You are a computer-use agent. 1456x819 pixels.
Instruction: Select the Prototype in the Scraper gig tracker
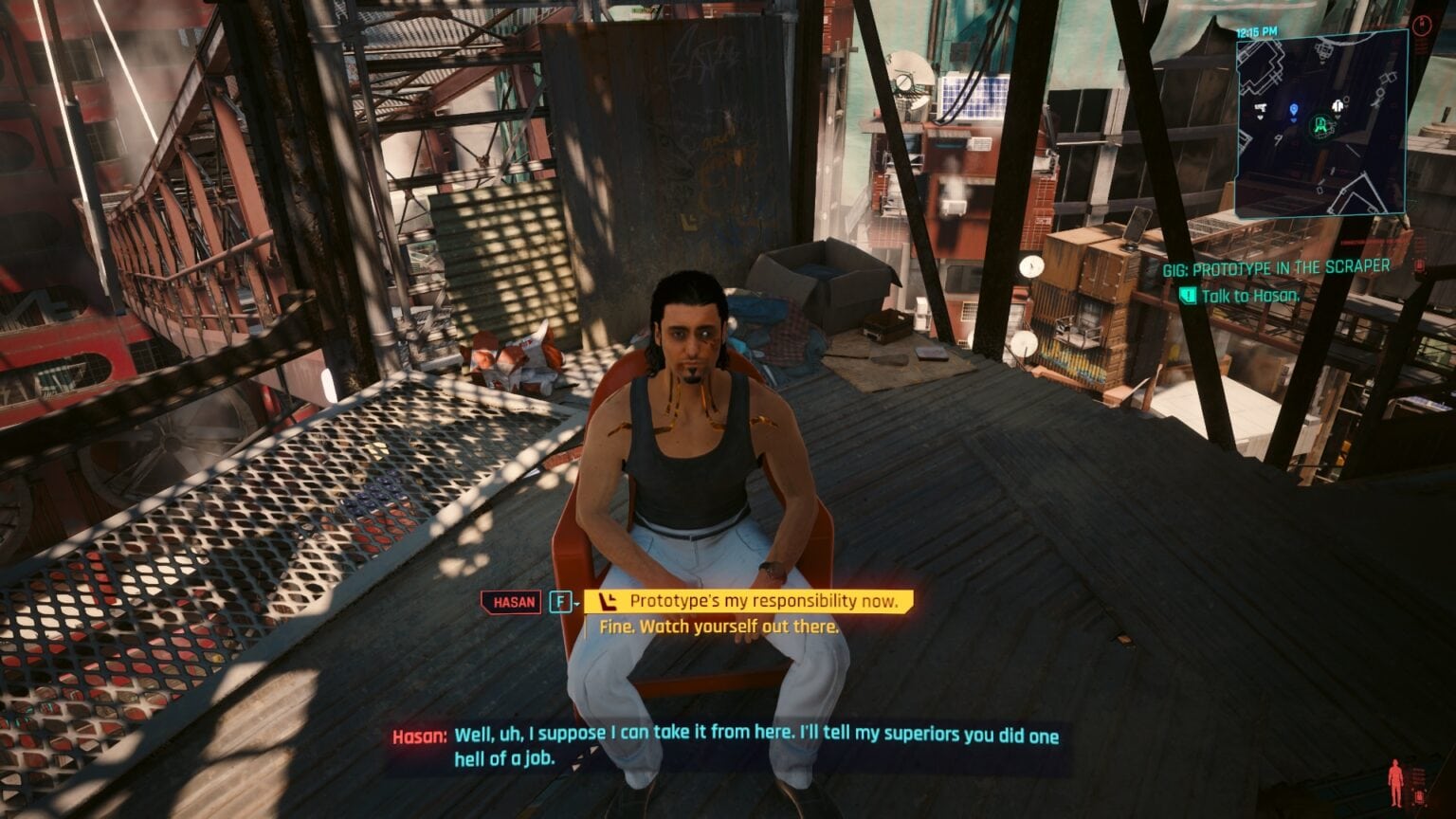coord(1276,268)
